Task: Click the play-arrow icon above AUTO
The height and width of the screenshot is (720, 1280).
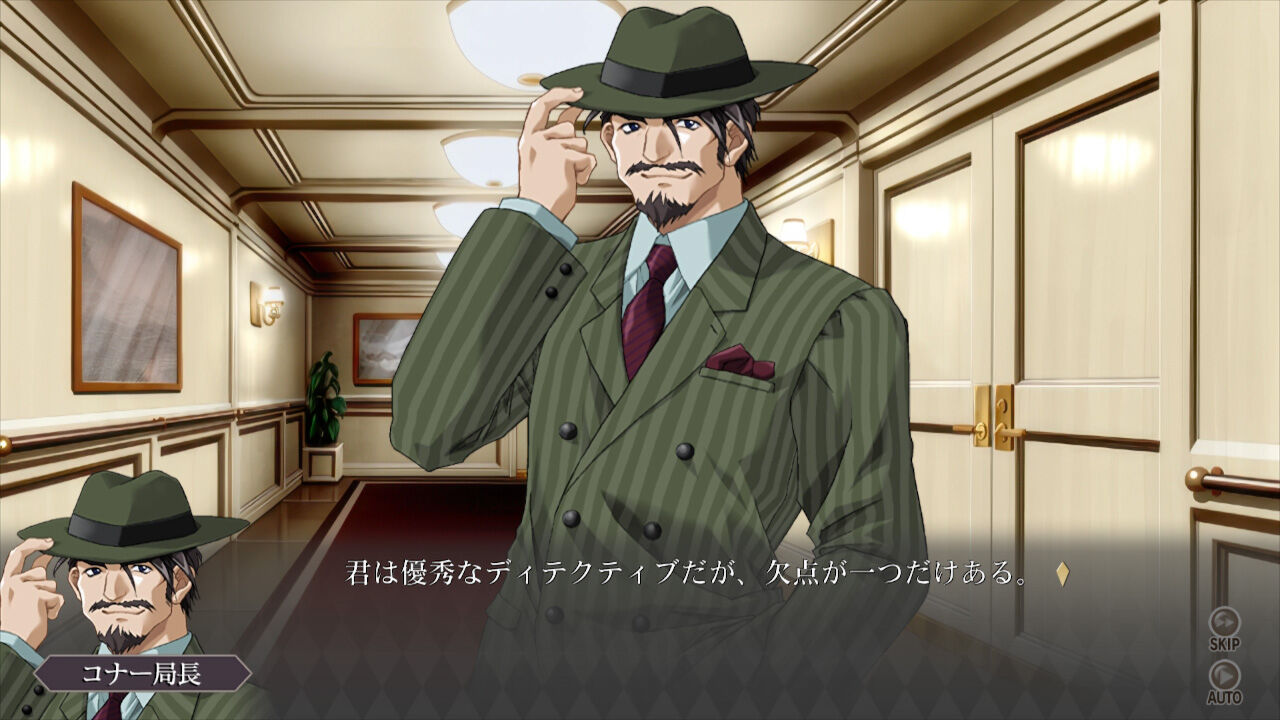Action: 1225,676
